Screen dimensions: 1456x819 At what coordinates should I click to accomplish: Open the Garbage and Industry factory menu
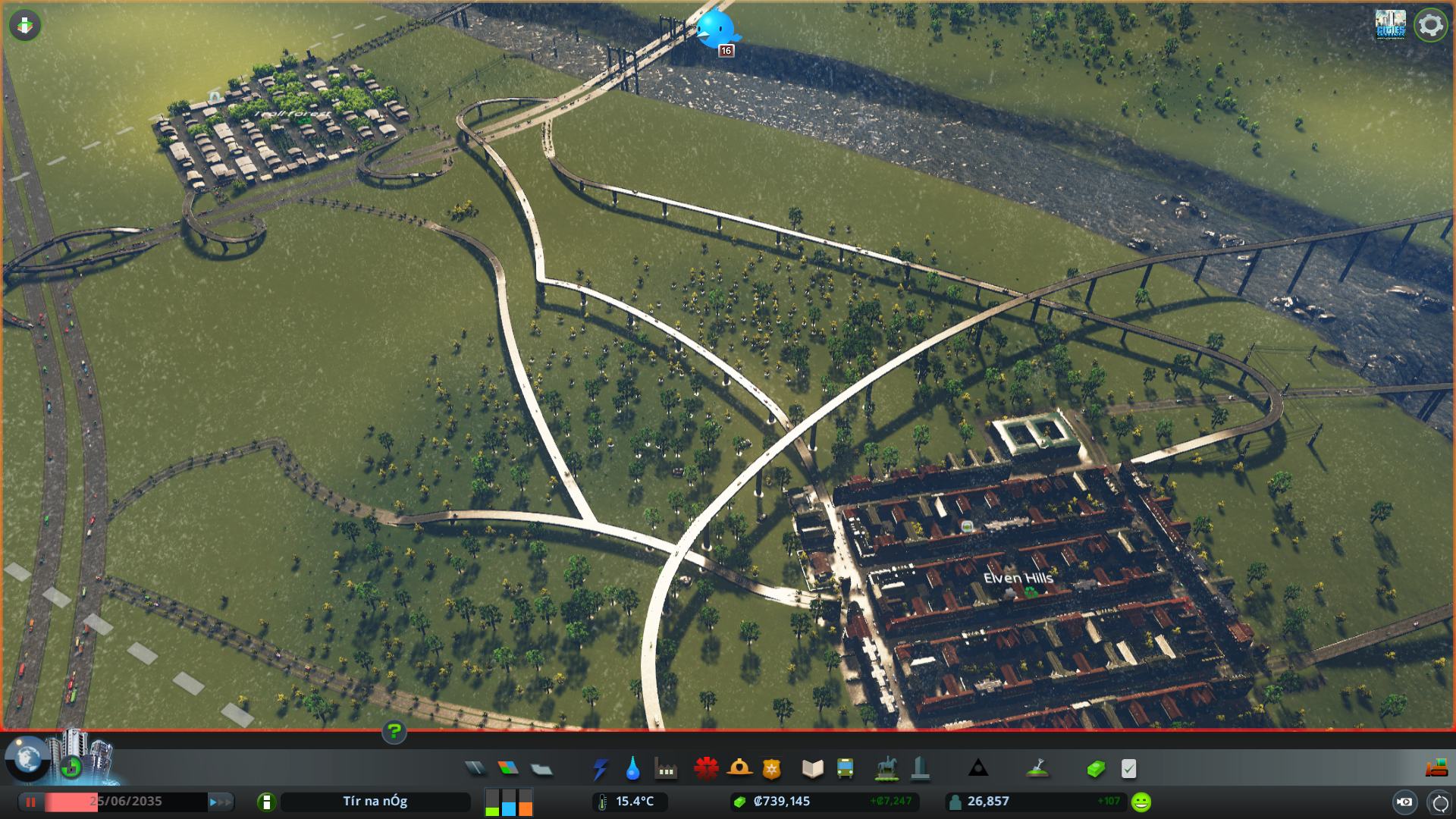pyautogui.click(x=666, y=769)
